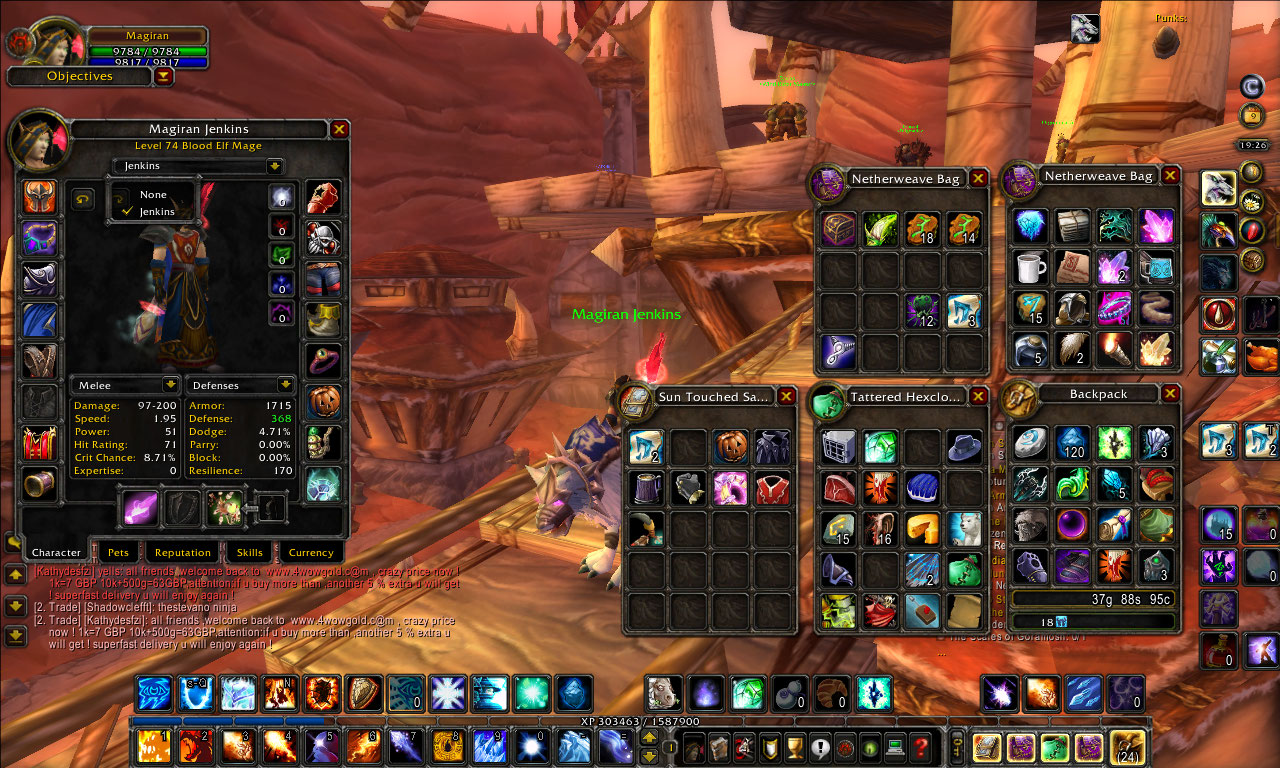Show the Skills tab
This screenshot has height=768, width=1280.
pos(249,552)
